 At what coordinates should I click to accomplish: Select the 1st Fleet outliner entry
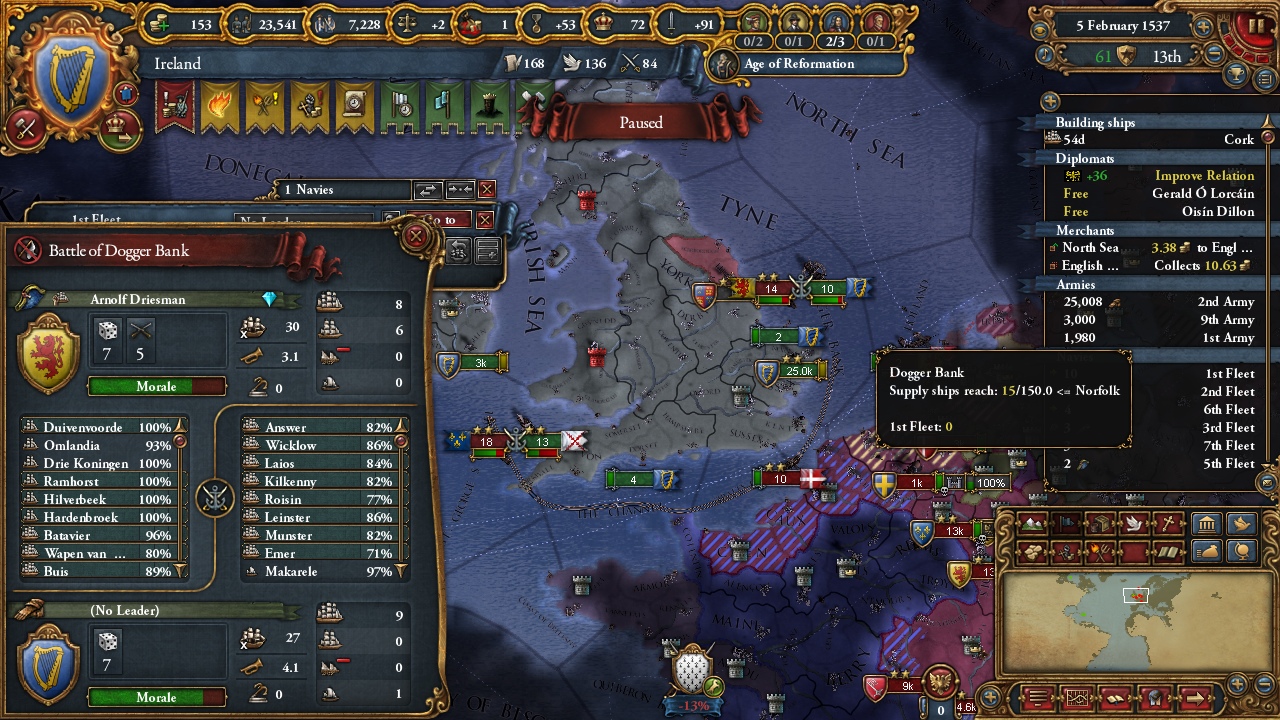[1228, 374]
